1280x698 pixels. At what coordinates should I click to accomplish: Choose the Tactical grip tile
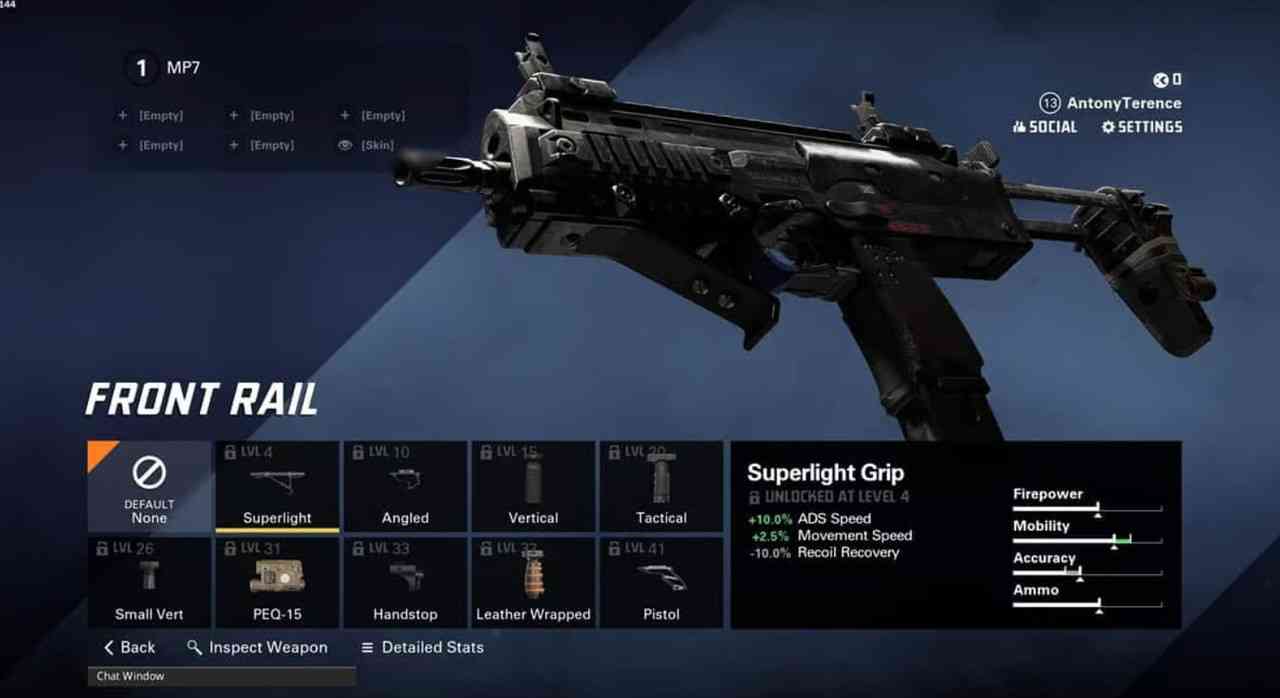[661, 486]
